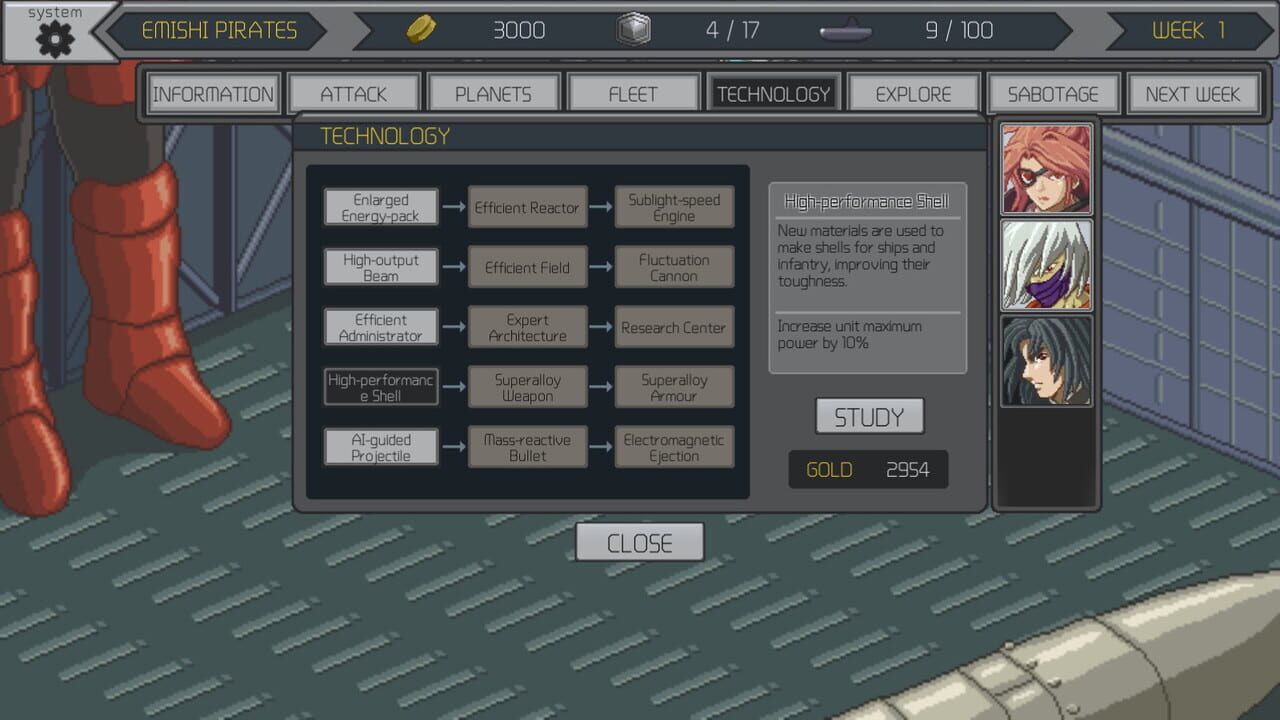Switch to the Fleet tab
Image resolution: width=1280 pixels, height=720 pixels.
633,91
